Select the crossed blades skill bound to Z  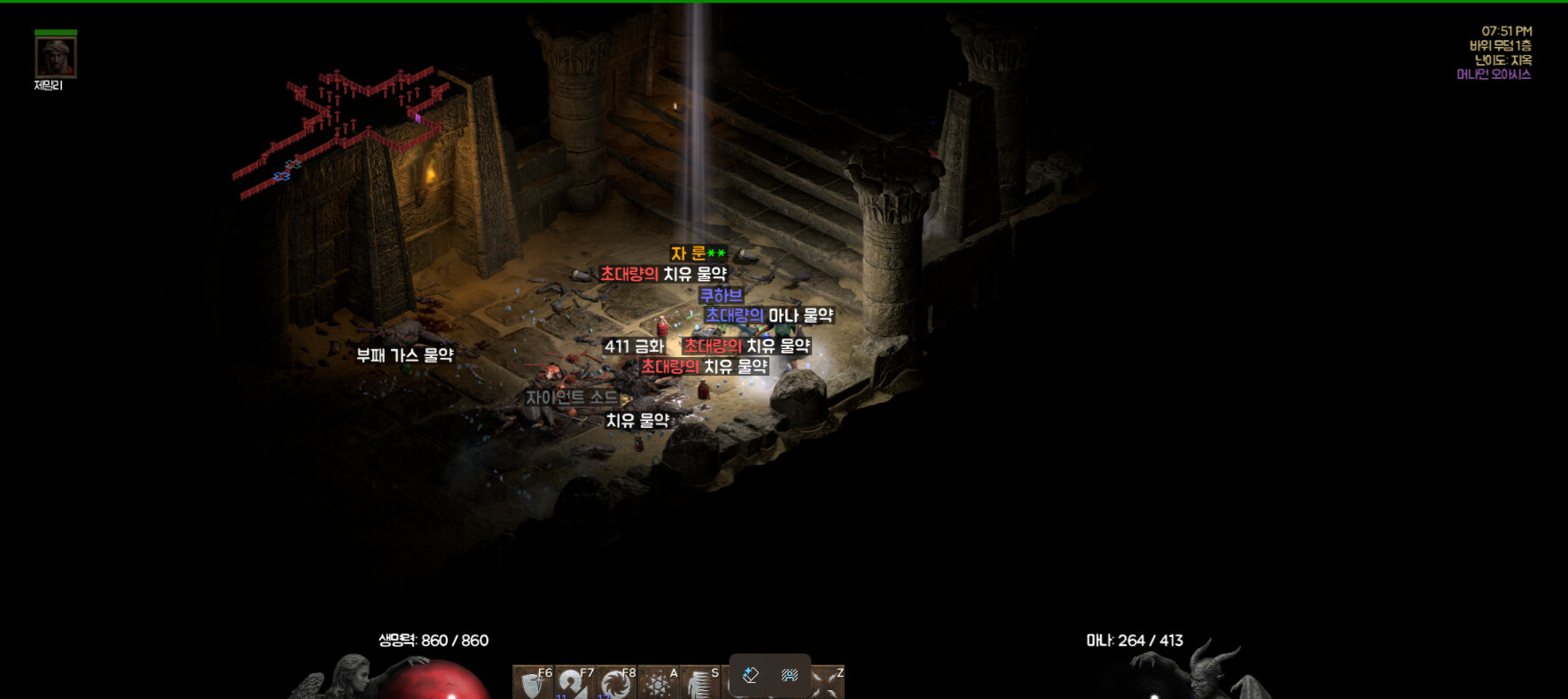(x=827, y=683)
